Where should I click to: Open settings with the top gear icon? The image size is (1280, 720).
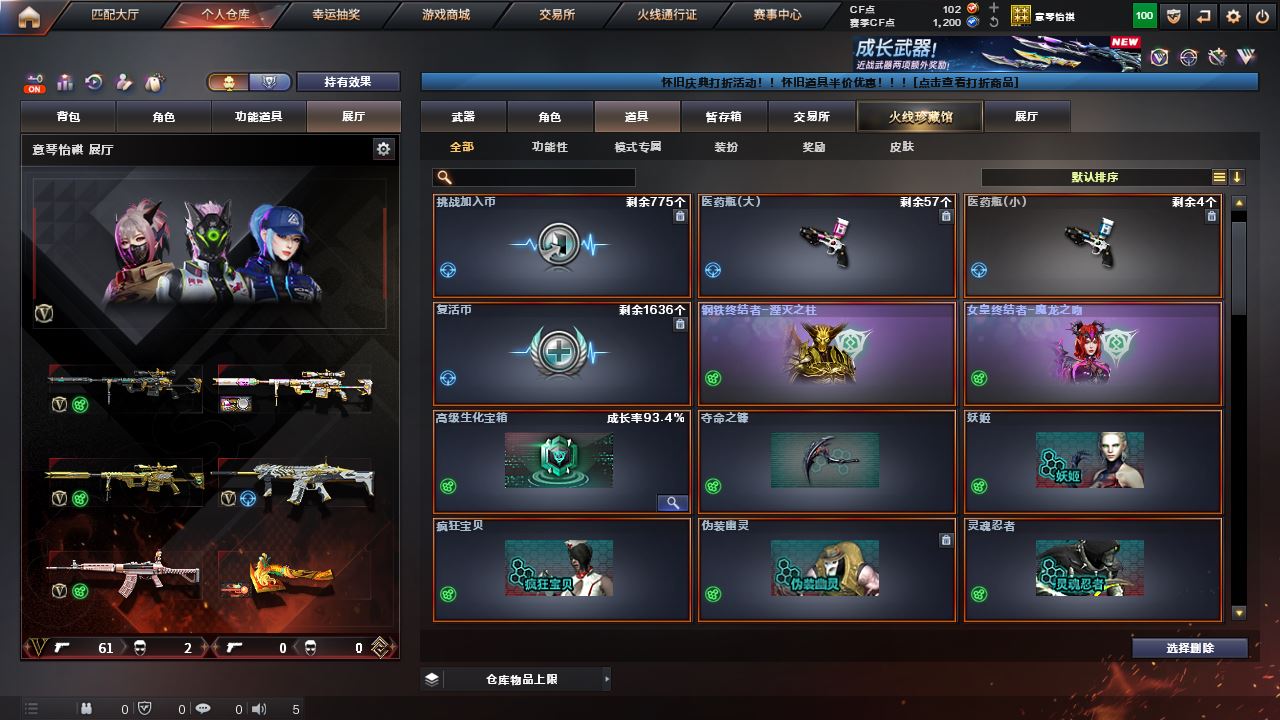pos(1233,16)
